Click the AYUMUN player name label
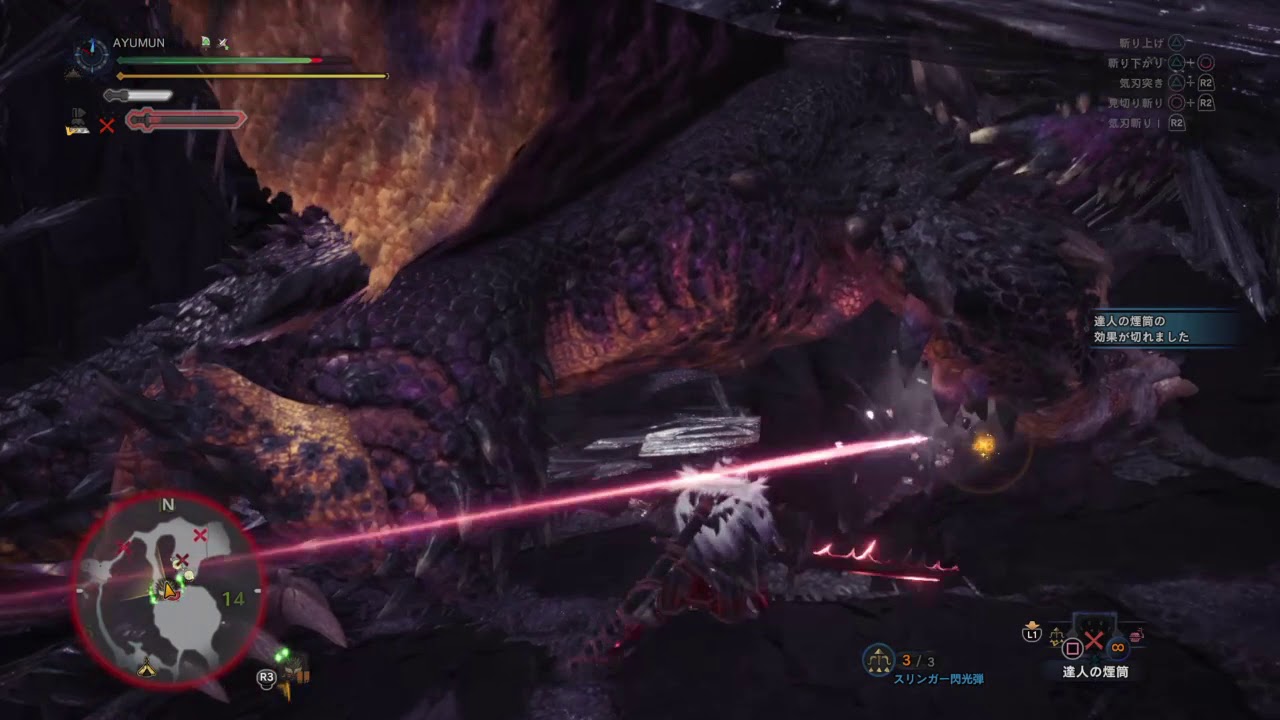This screenshot has height=720, width=1280. [138, 43]
